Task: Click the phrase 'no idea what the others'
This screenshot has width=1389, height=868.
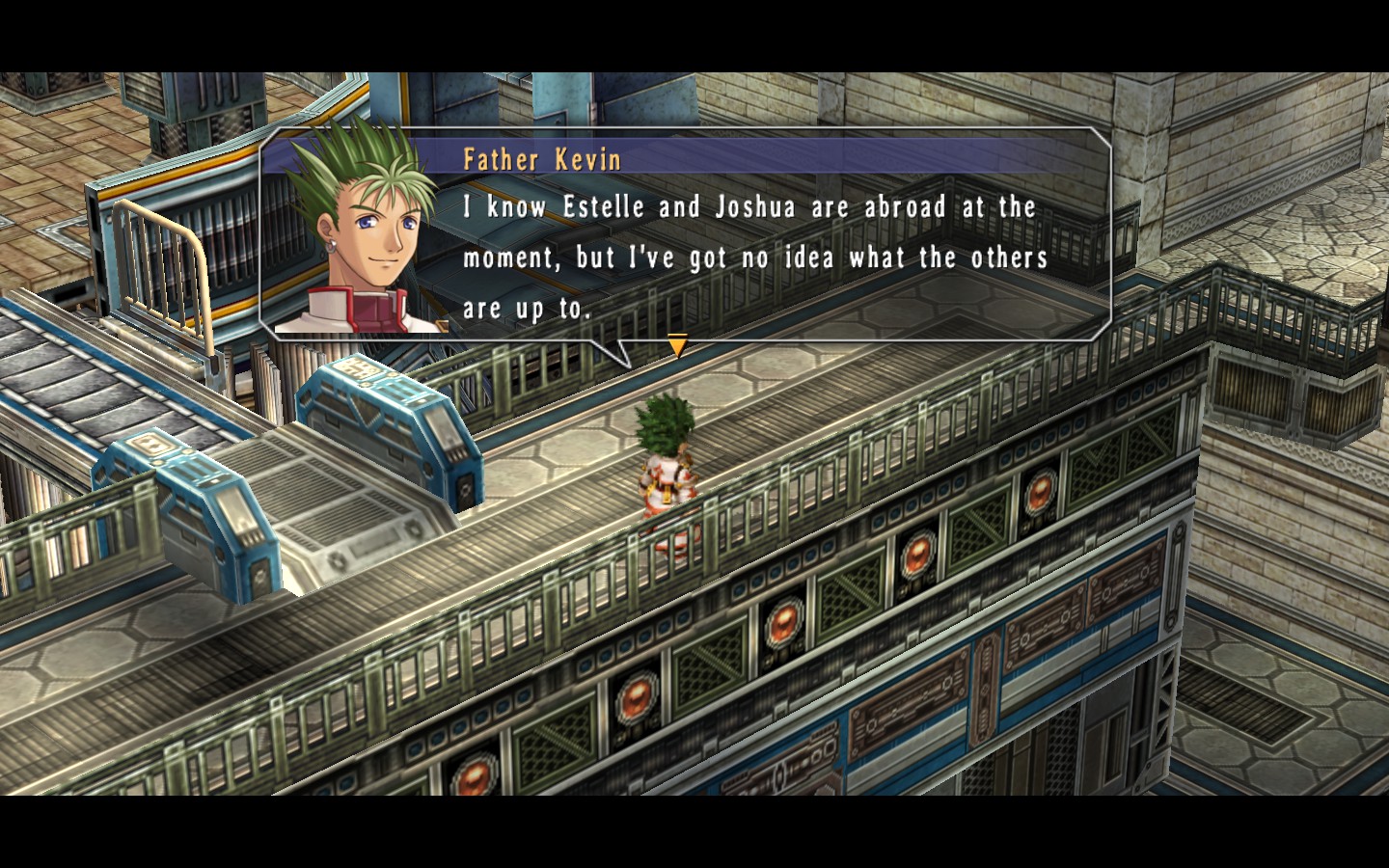Action: pyautogui.click(x=897, y=257)
